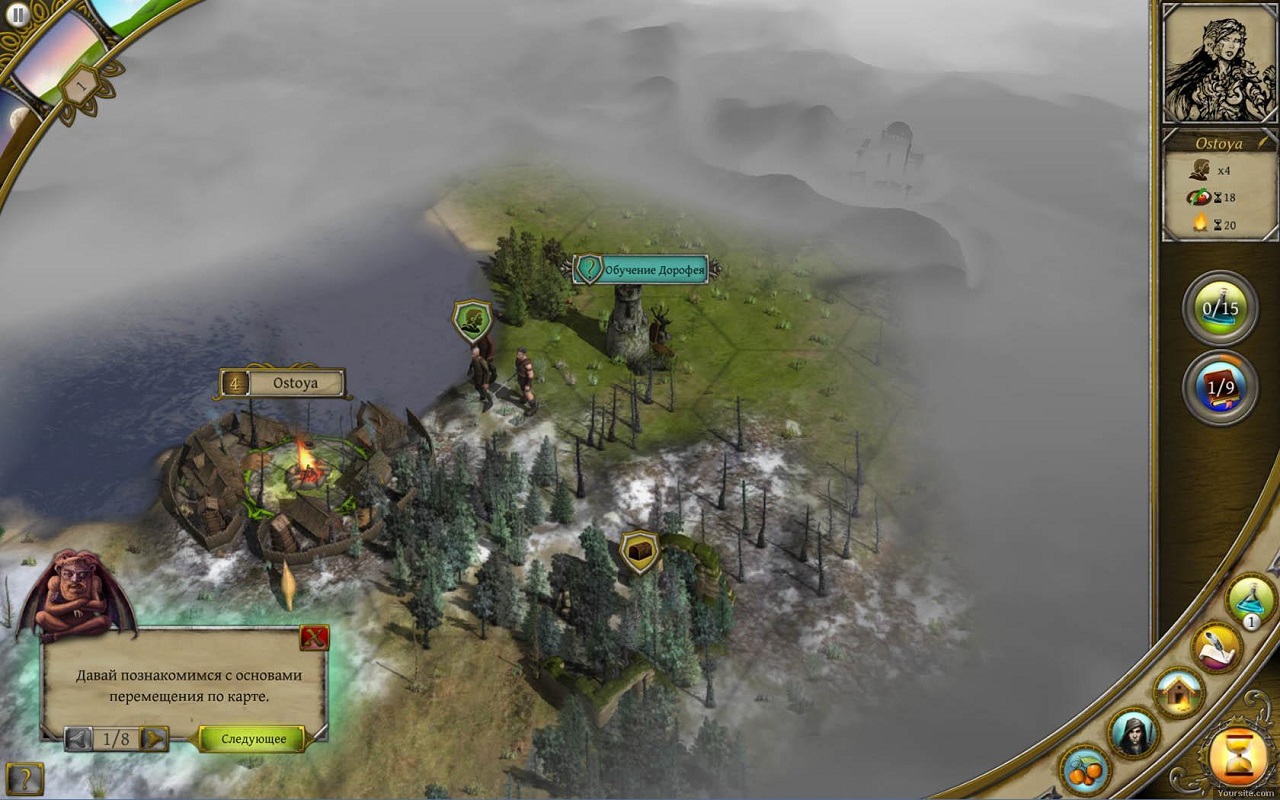Rename Ostoya with the quill edit icon
Image resolution: width=1280 pixels, height=800 pixels.
[1263, 143]
